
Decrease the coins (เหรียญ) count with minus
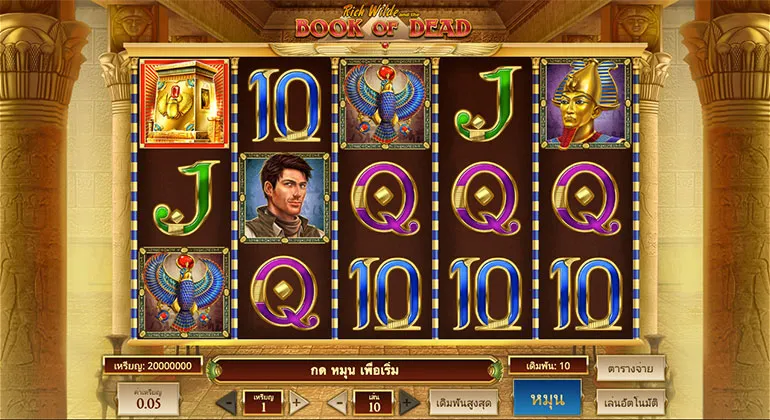[x=227, y=403]
